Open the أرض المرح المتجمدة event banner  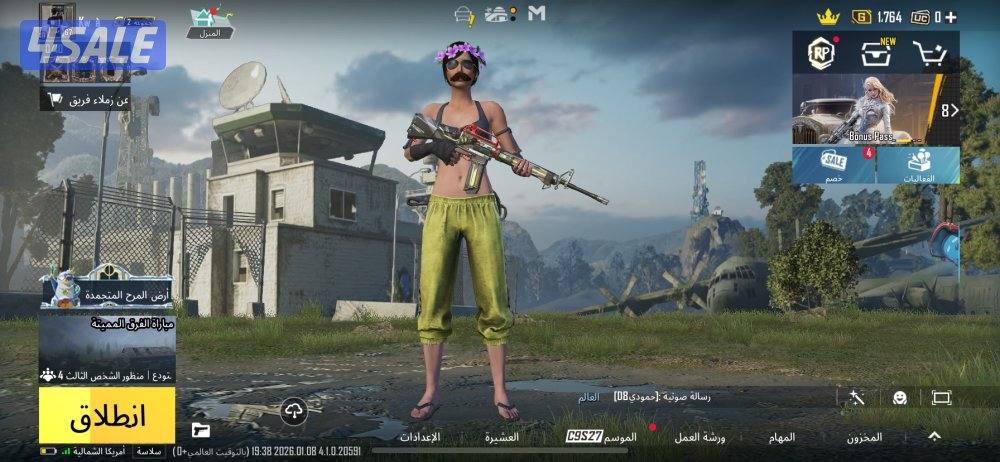click(107, 289)
